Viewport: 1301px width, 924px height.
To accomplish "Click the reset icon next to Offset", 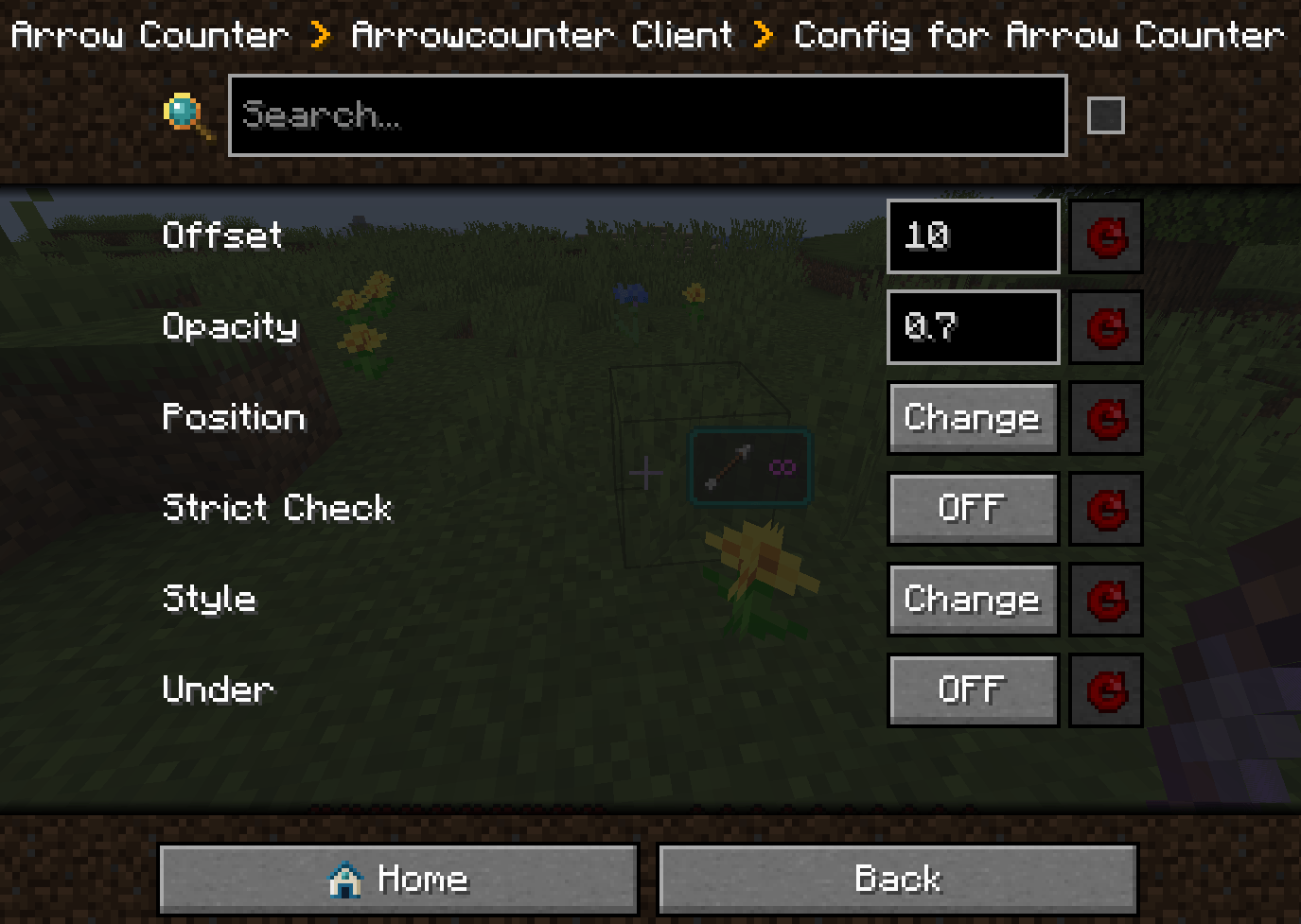I will (1105, 236).
